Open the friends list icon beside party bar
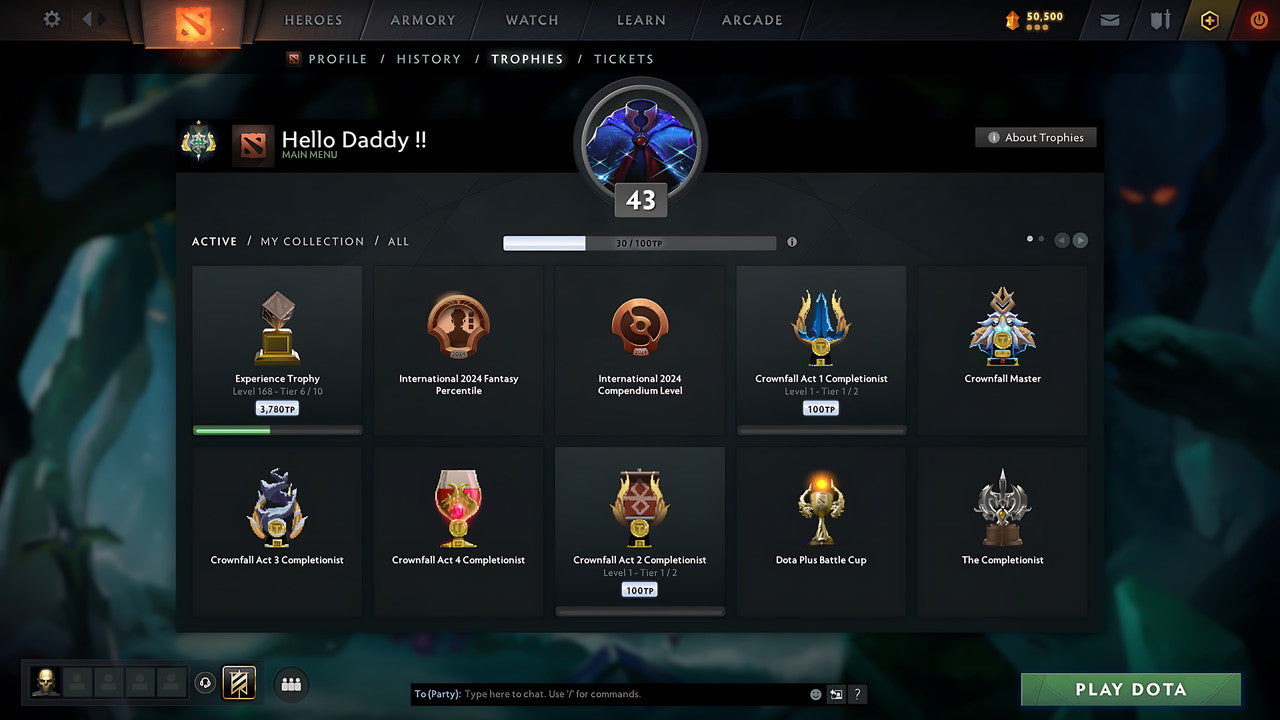The width and height of the screenshot is (1280, 720). click(x=290, y=684)
